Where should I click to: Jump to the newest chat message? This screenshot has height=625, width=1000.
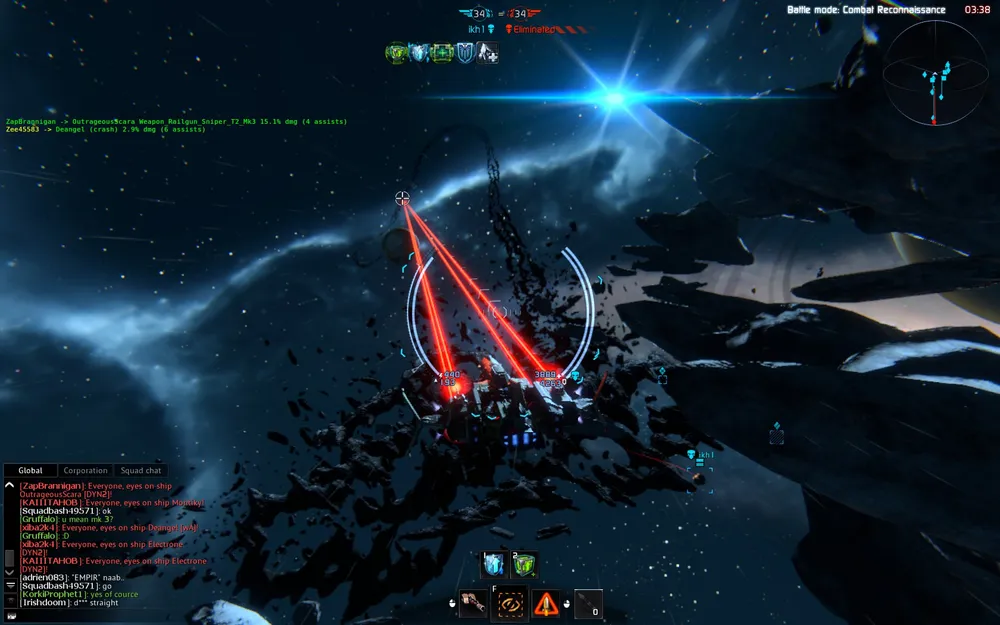[10, 585]
